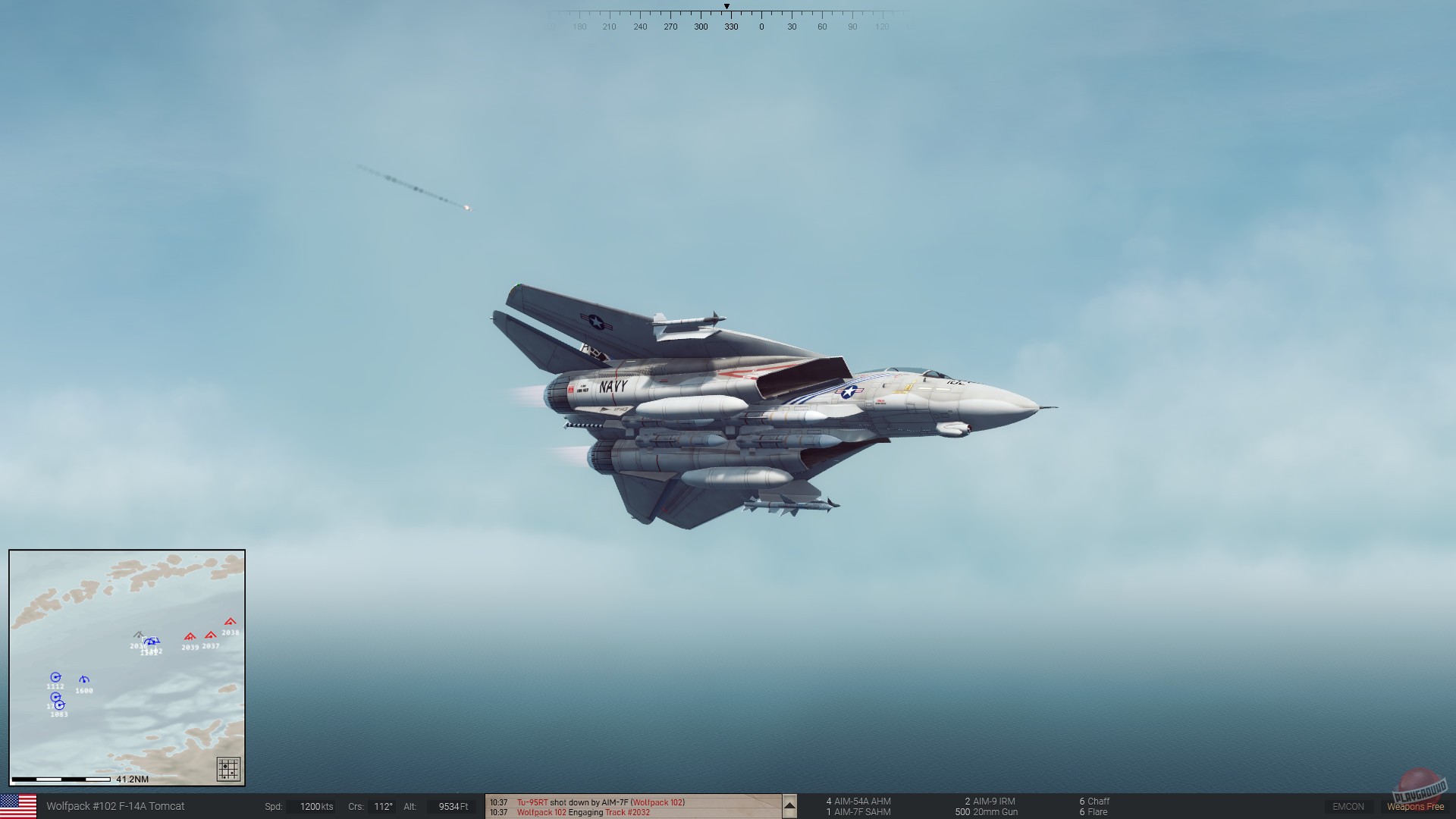Viewport: 1456px width, 819px height.
Task: Open the Wolfpack 102 link in message log
Action: [657, 802]
